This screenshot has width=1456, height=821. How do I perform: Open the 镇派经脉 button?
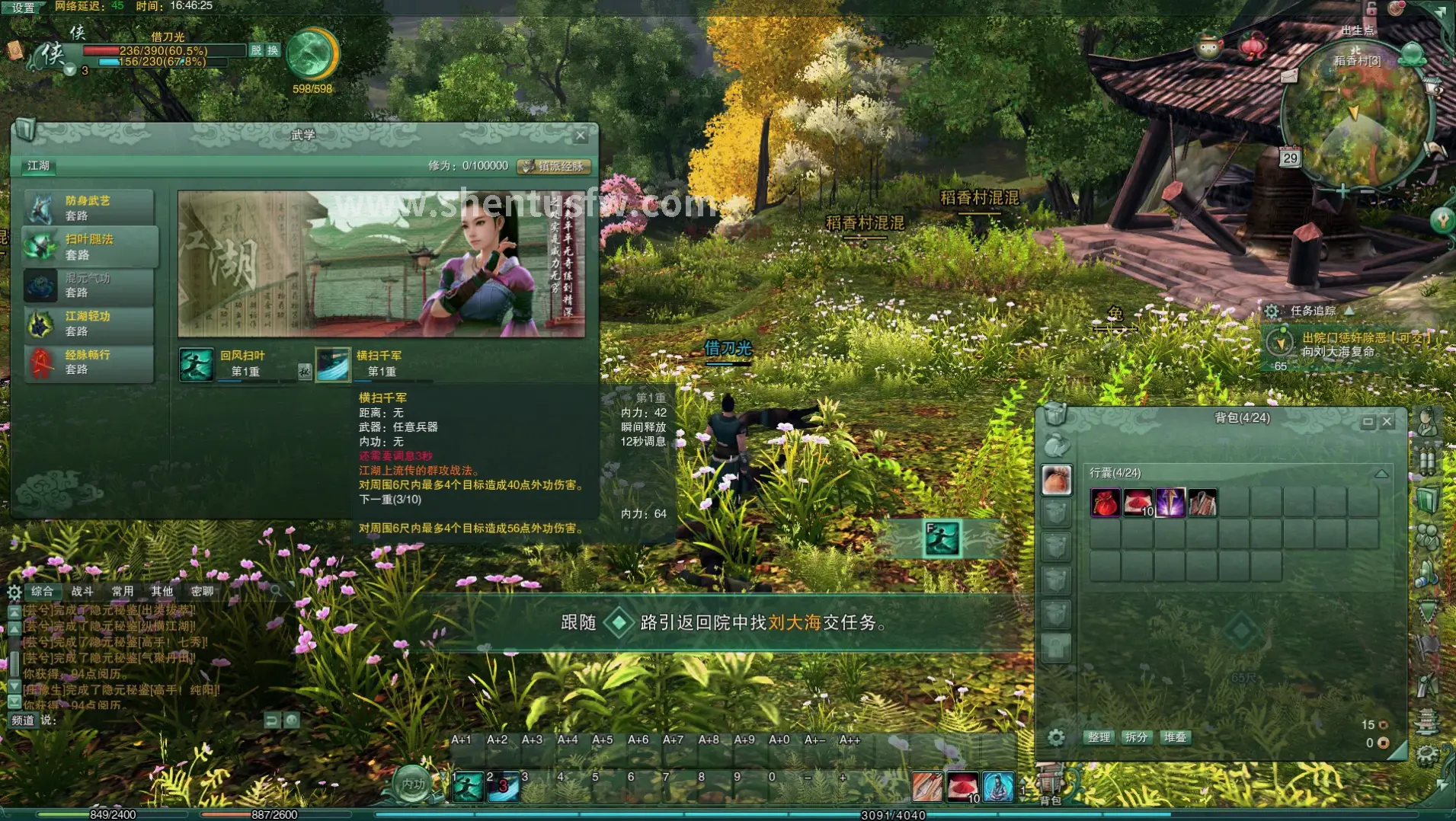554,166
